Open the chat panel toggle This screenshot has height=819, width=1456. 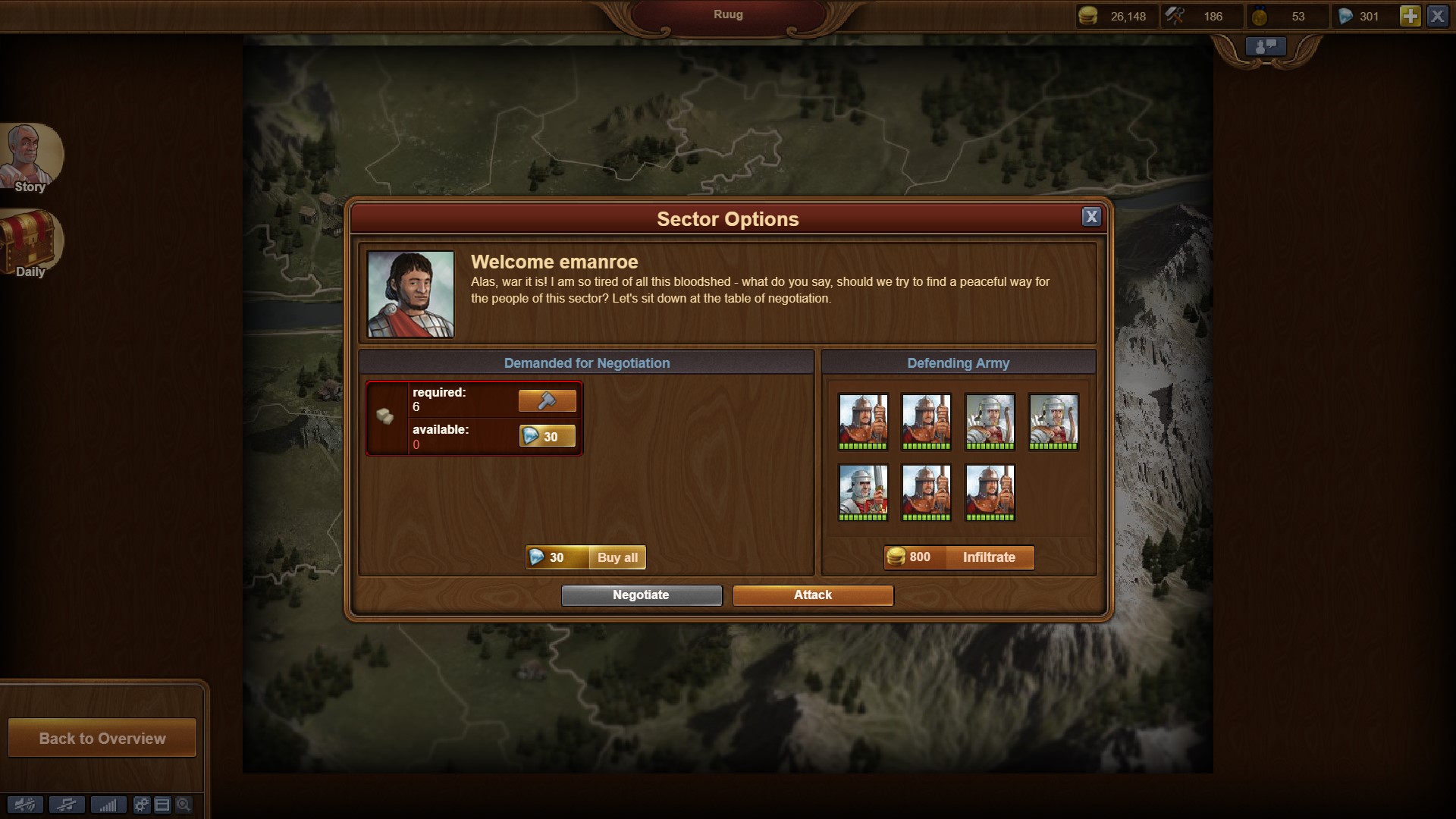click(x=1266, y=47)
